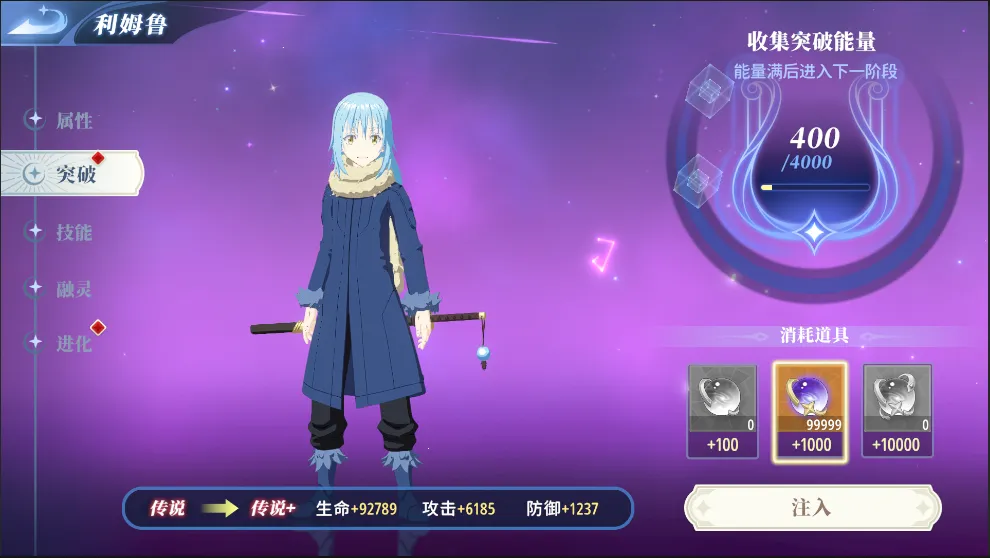Viewport: 990px width, 558px height.
Task: Select the +1000 purple orb item
Action: 810,411
